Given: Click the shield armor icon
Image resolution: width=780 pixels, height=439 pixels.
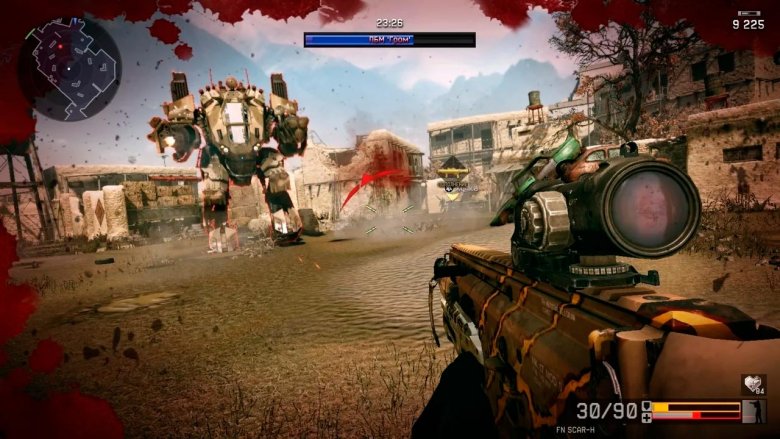Looking at the screenshot, I should tap(646, 406).
